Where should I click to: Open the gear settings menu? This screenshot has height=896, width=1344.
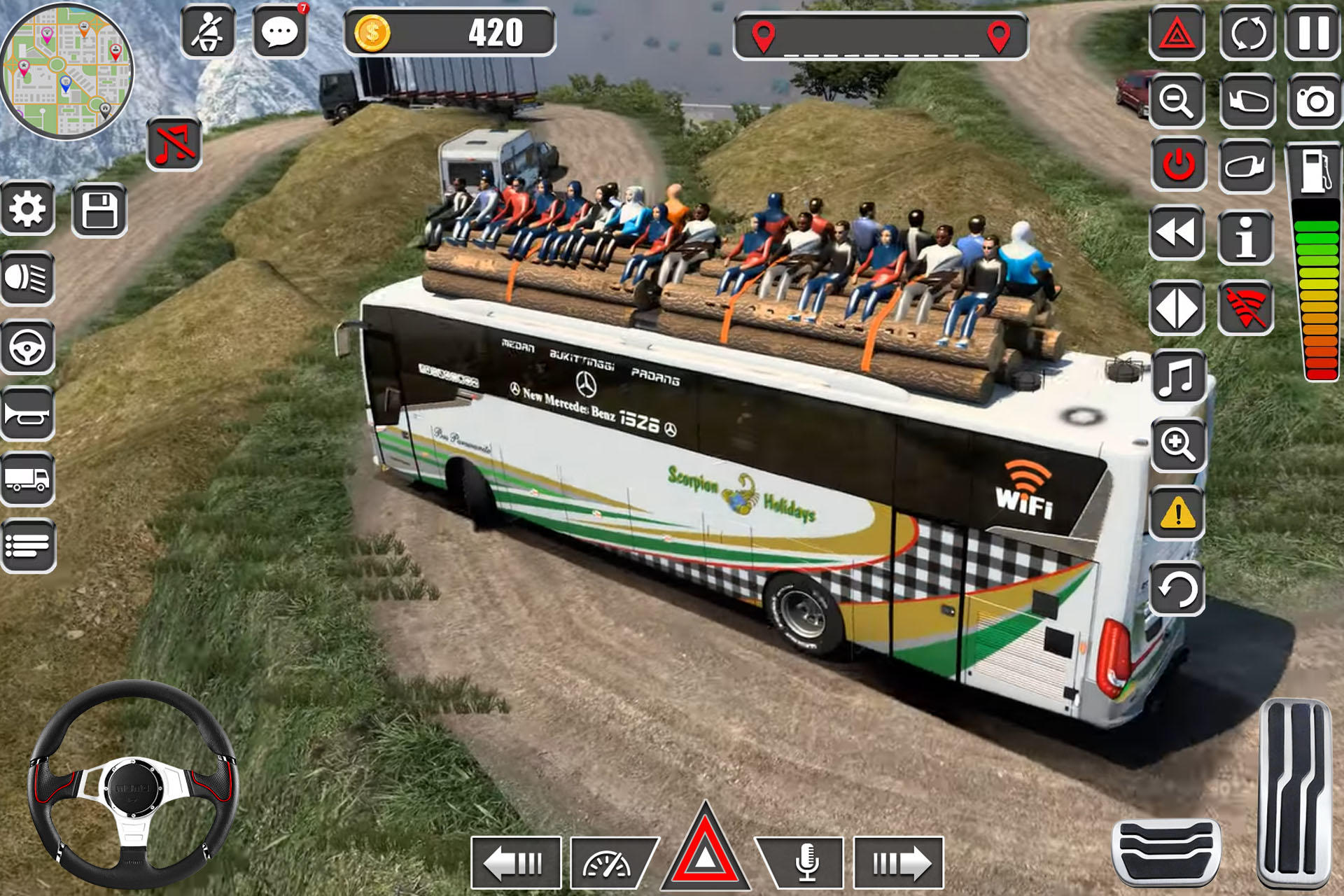[28, 209]
